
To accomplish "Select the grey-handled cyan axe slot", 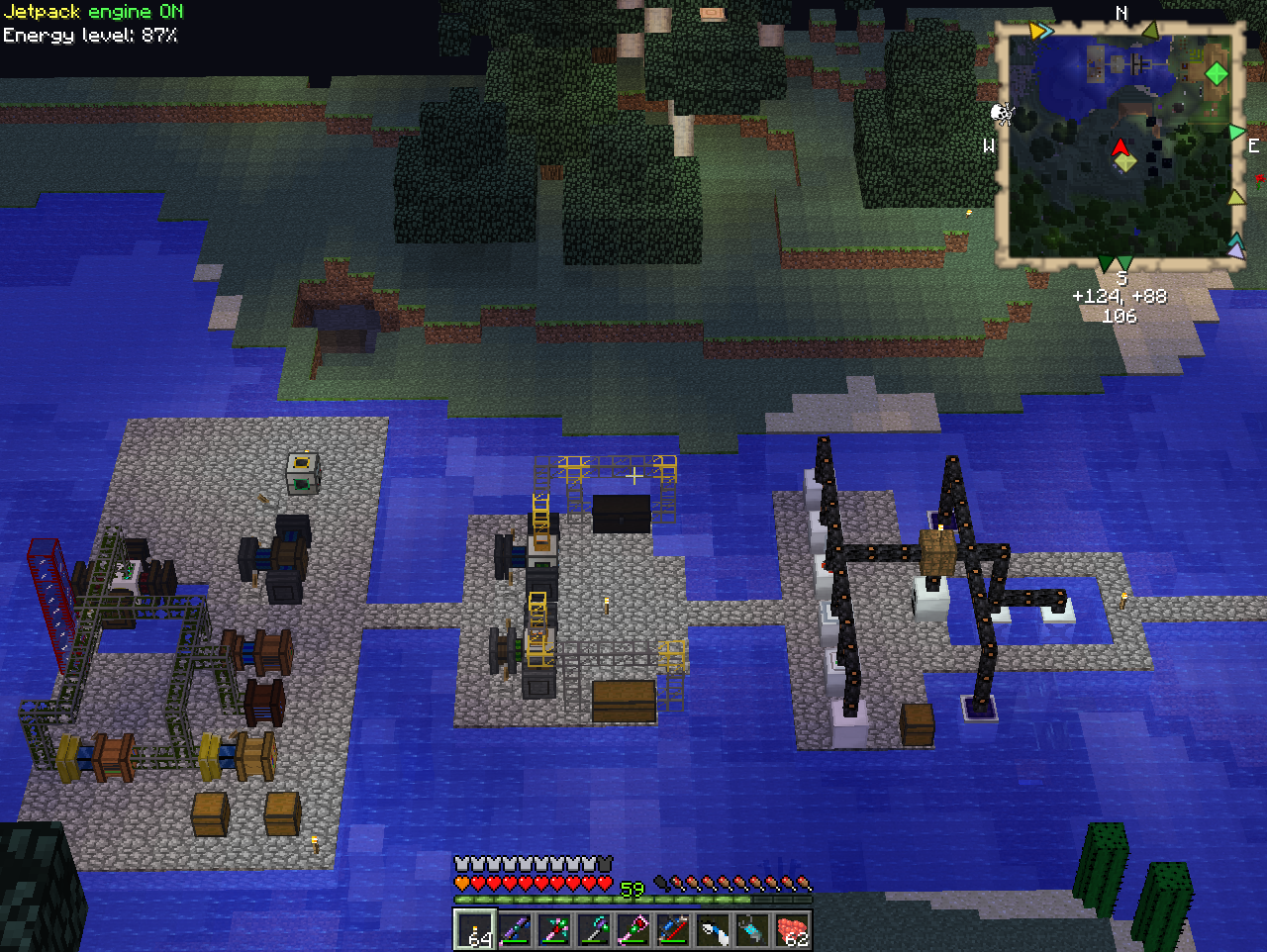I will 594,930.
